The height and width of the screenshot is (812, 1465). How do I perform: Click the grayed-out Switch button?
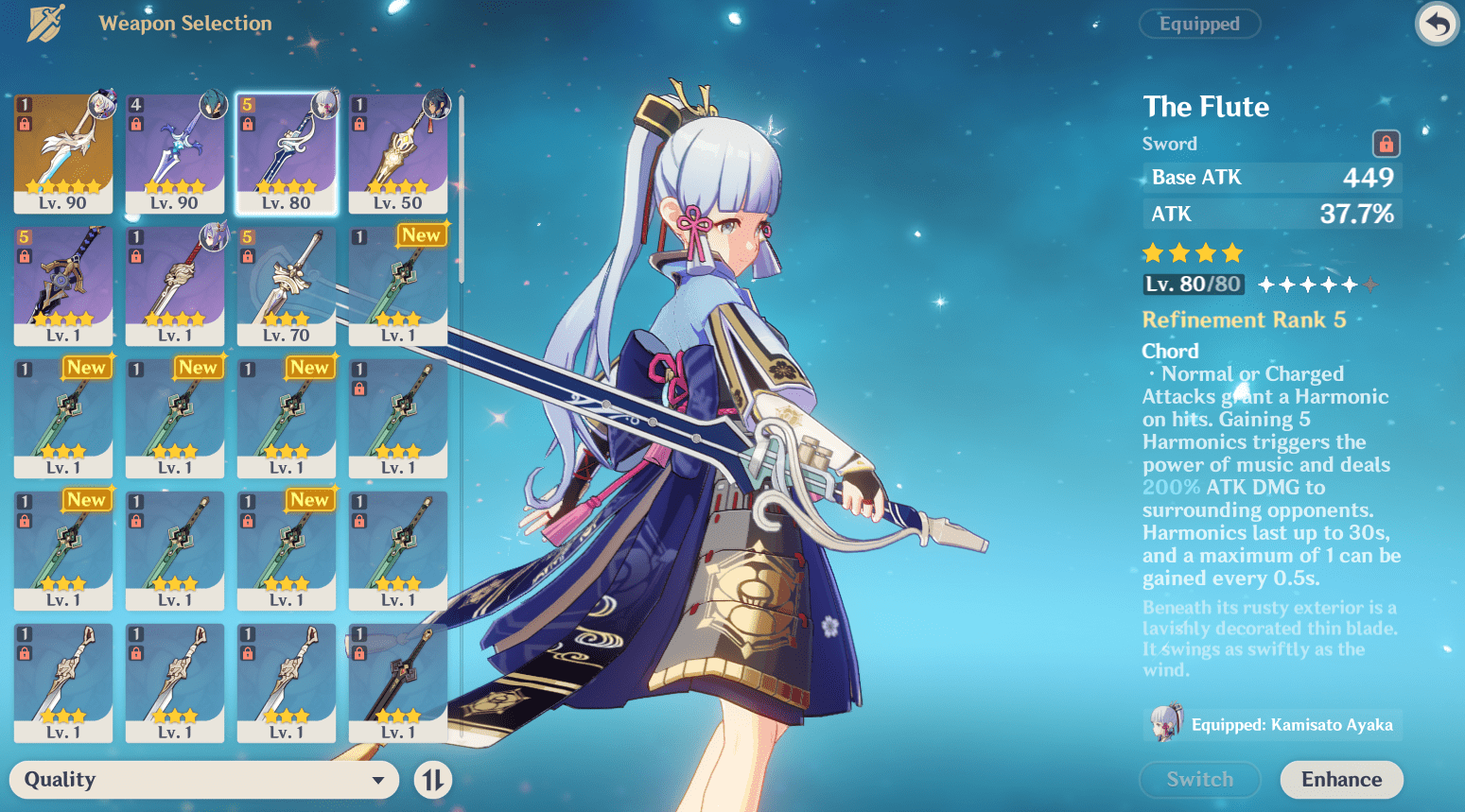point(1199,779)
